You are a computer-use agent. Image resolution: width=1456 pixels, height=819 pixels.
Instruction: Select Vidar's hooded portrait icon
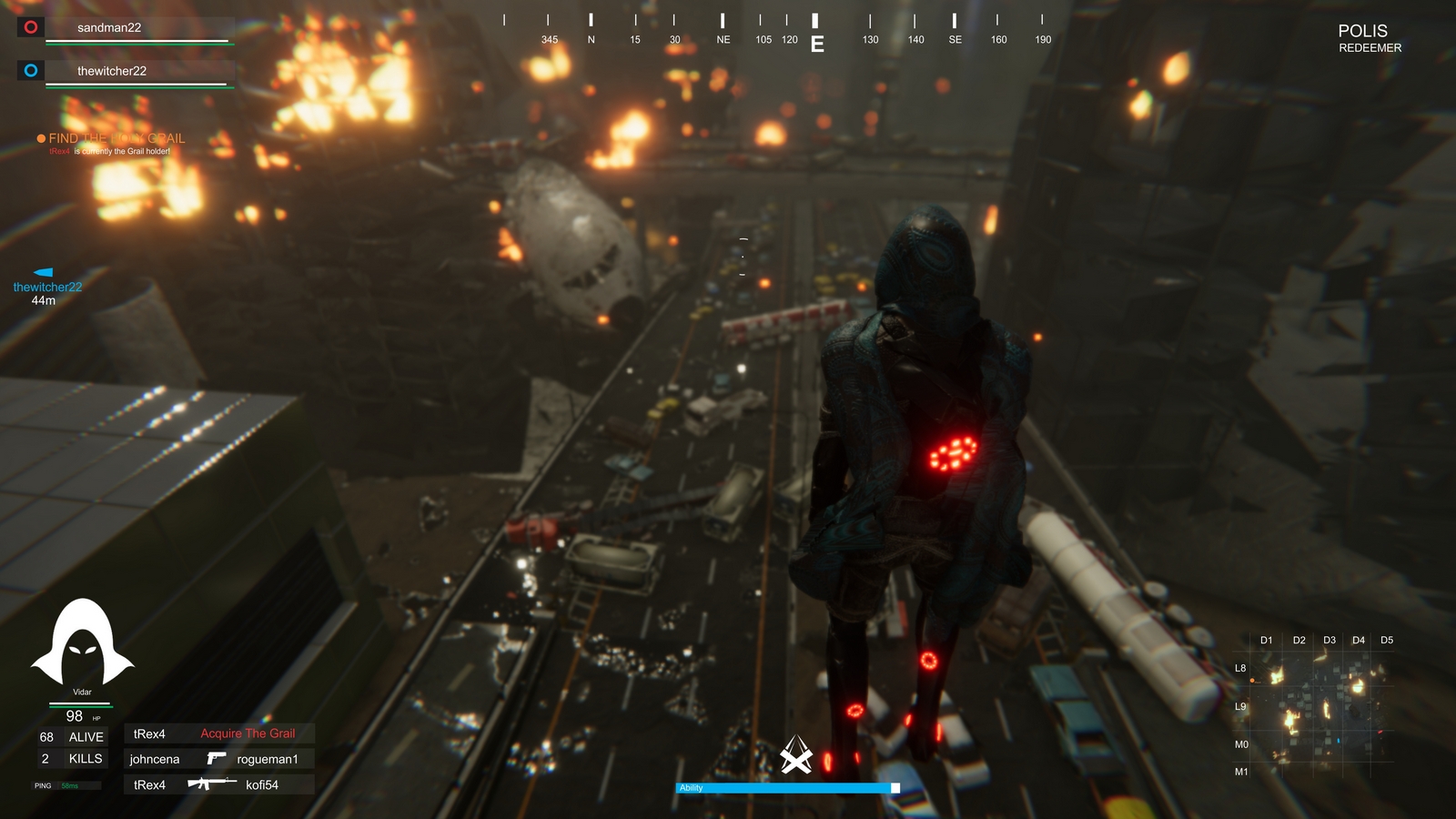83,640
